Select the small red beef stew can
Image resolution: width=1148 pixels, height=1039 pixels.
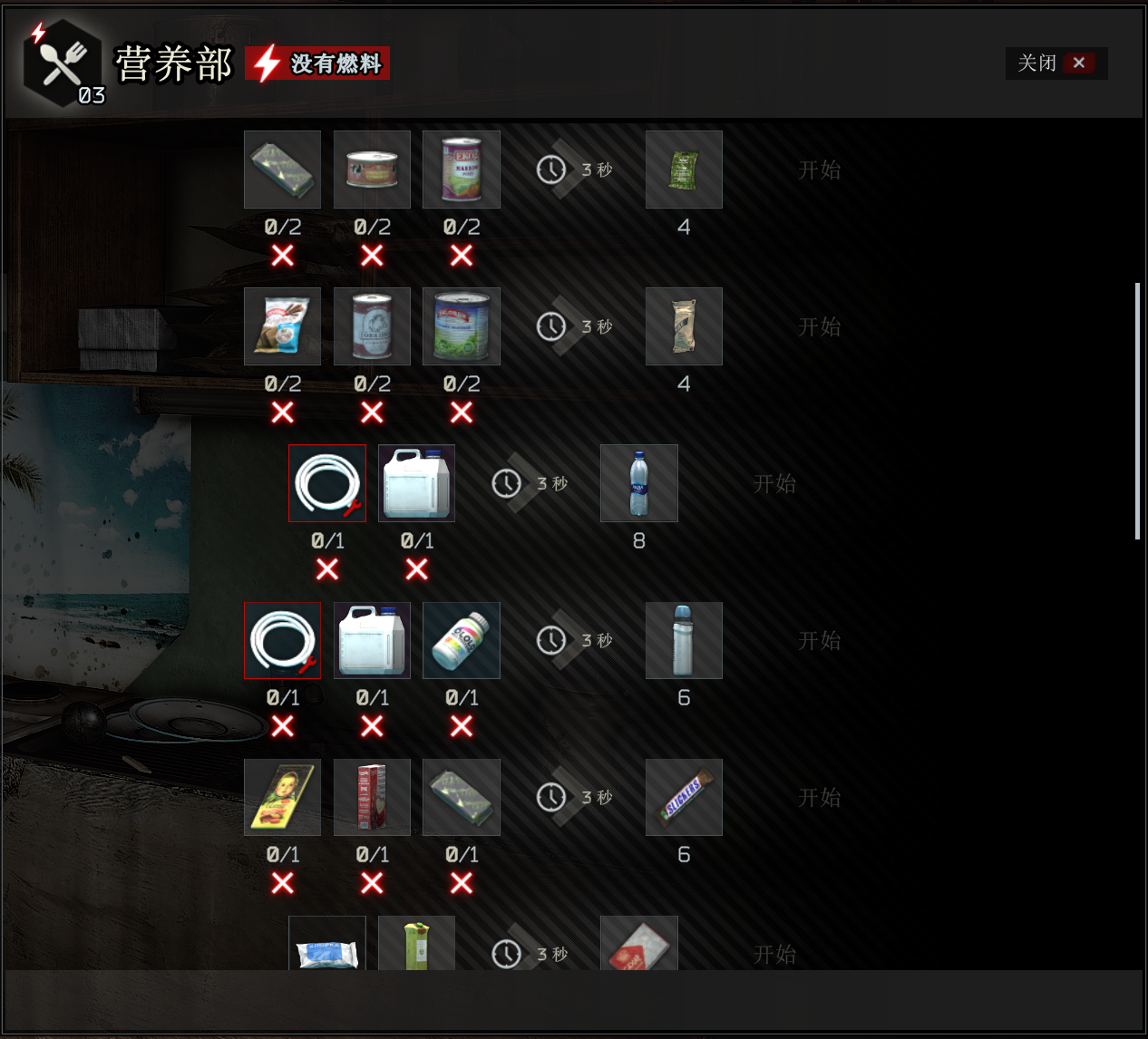coord(372,170)
